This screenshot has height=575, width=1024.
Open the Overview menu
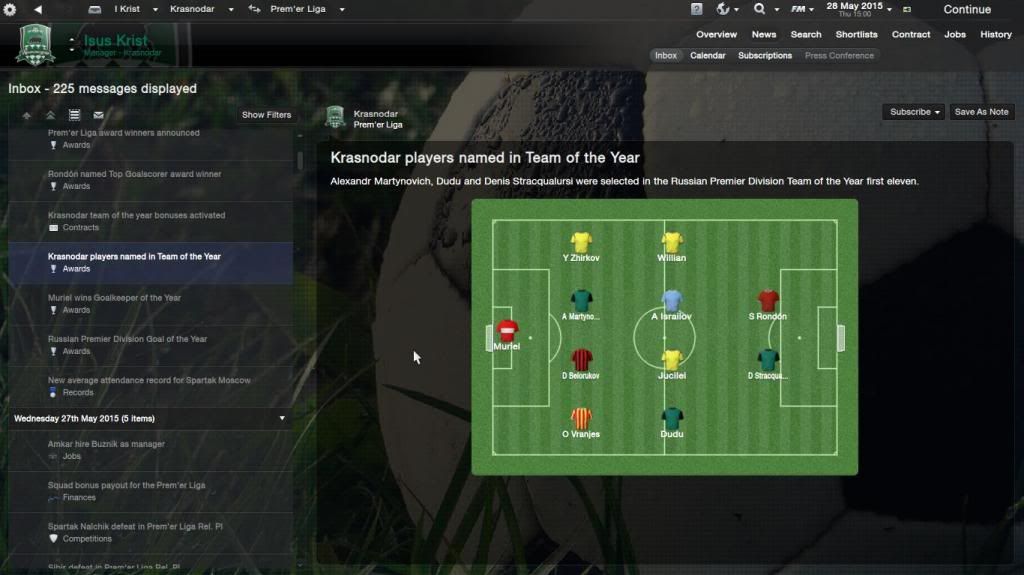[716, 35]
